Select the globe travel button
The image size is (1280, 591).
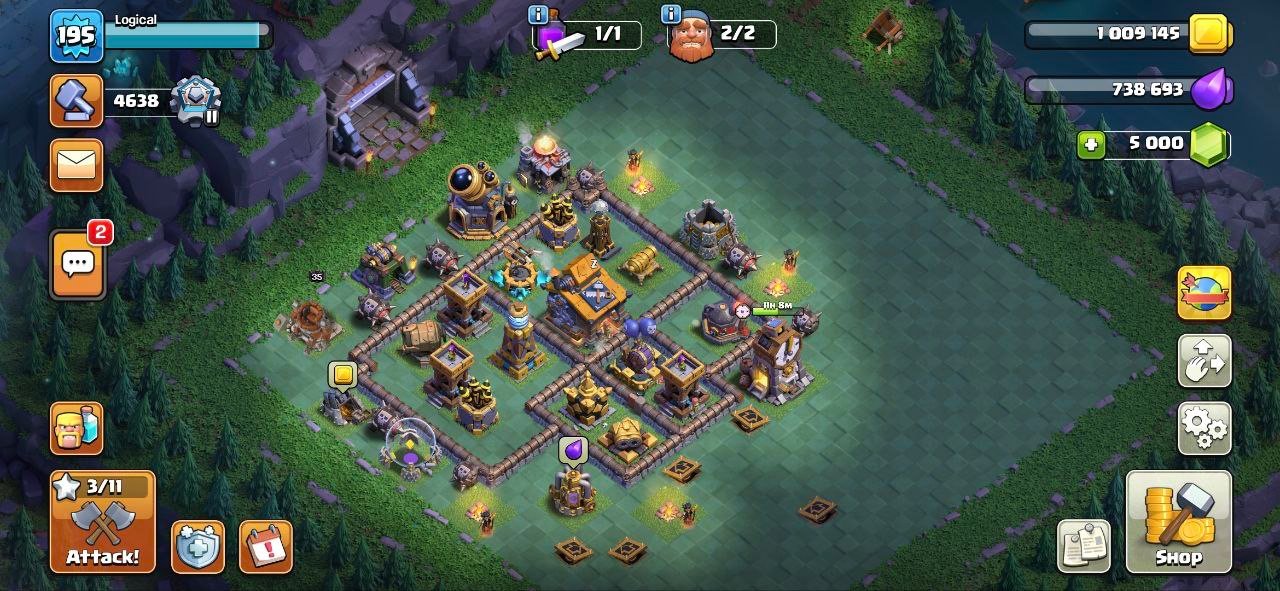pos(1204,292)
